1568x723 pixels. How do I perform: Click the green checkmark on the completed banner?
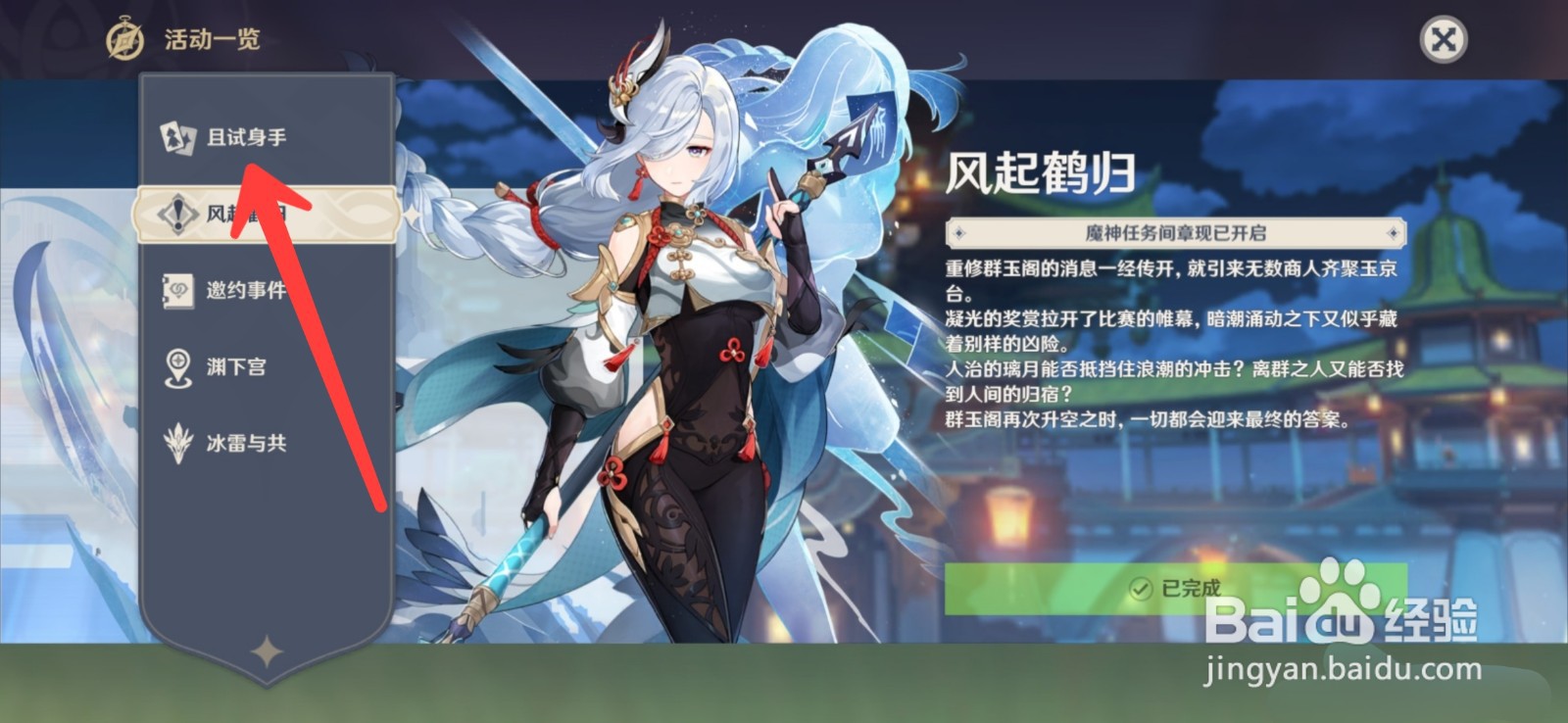[x=1138, y=590]
